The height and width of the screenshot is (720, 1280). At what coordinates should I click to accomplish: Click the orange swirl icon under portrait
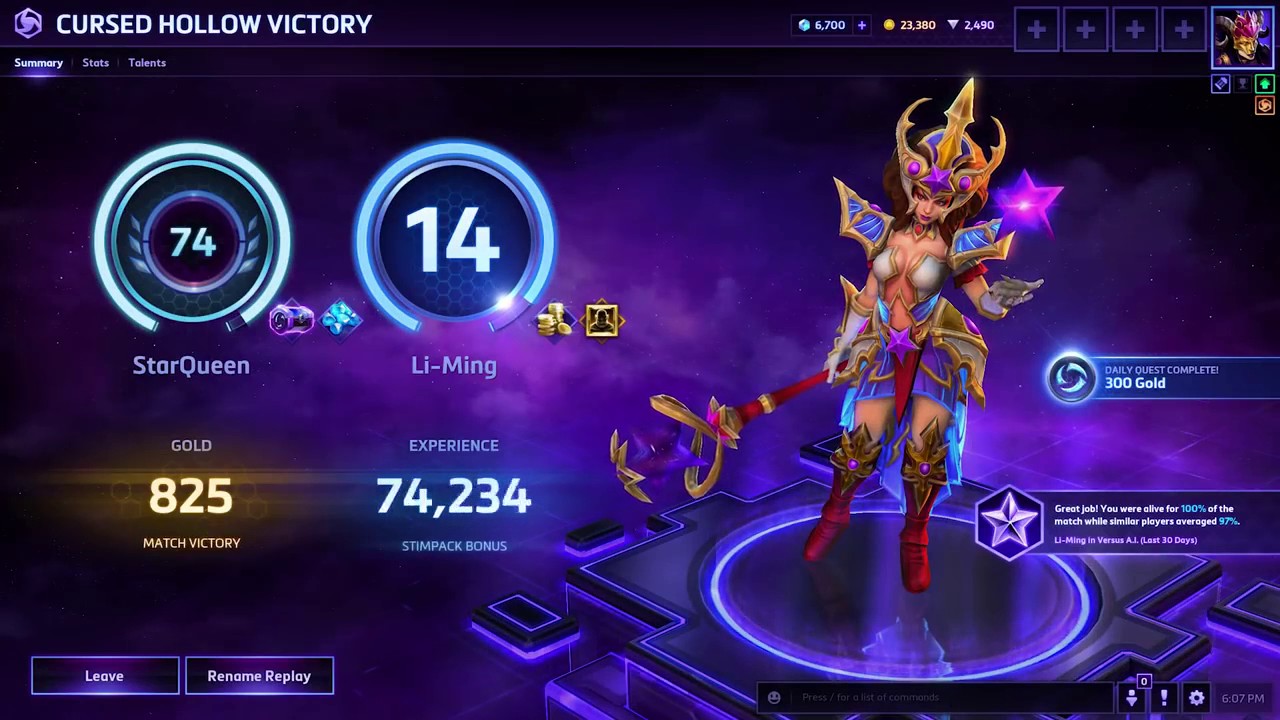[x=1264, y=105]
